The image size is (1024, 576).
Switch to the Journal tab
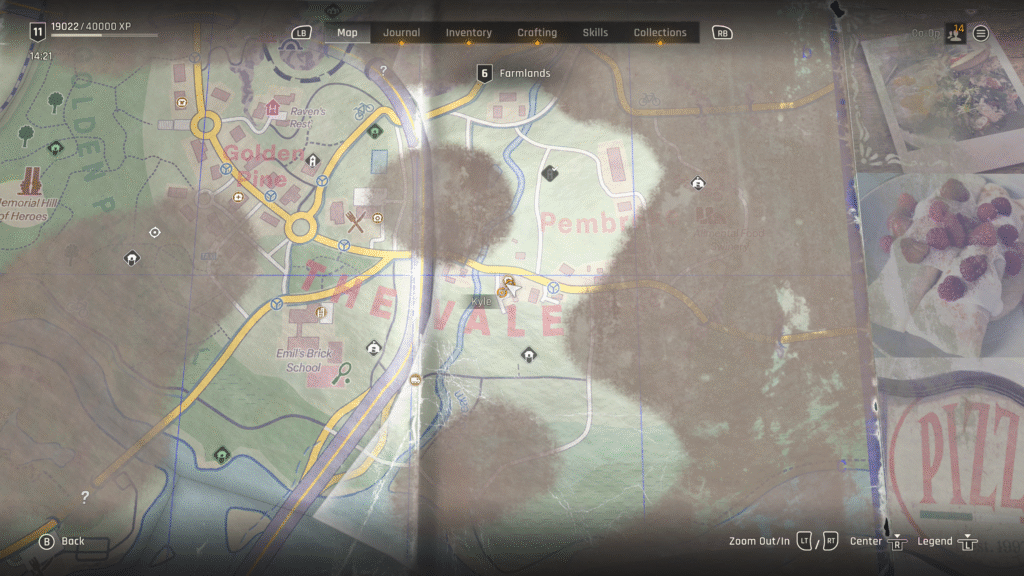pos(401,33)
